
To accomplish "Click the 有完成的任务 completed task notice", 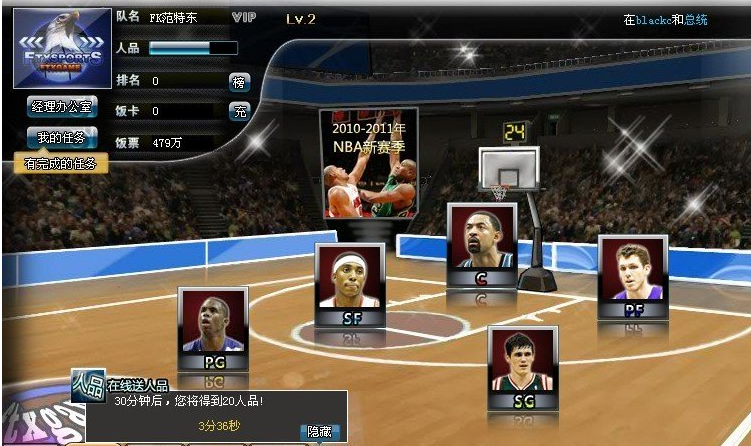I will [x=61, y=164].
